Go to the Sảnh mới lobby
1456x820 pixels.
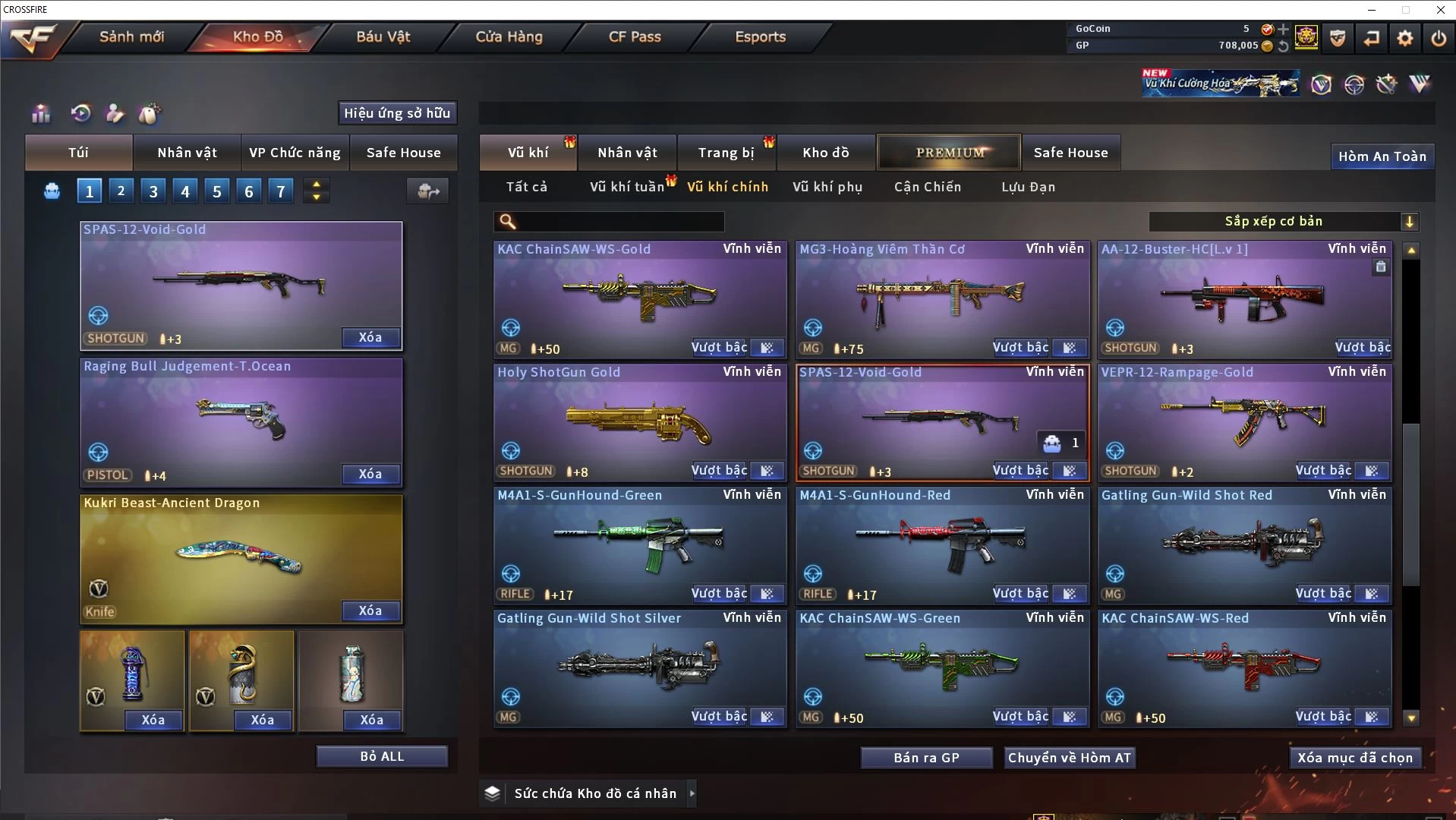[x=131, y=36]
